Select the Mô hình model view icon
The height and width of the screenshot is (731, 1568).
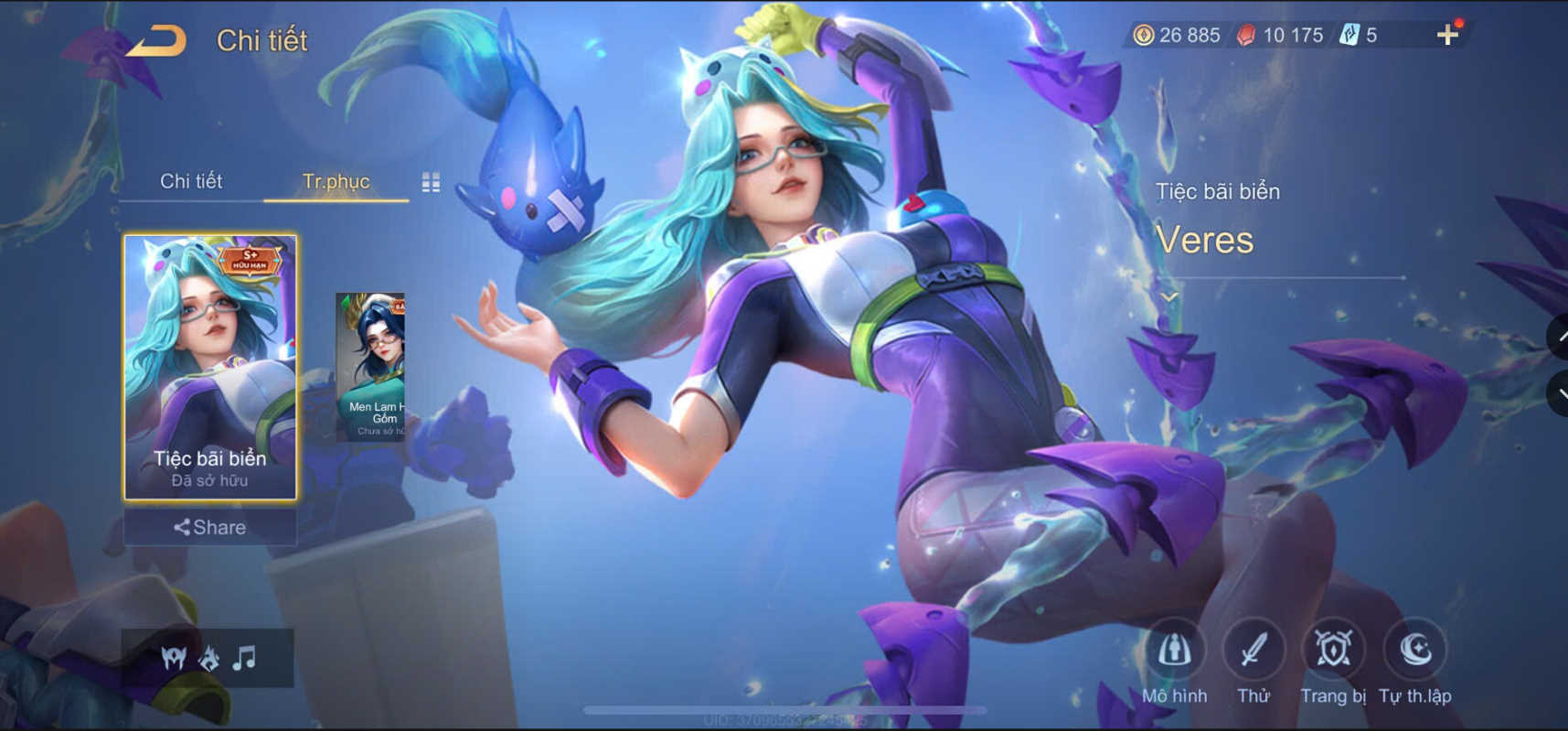[1176, 651]
